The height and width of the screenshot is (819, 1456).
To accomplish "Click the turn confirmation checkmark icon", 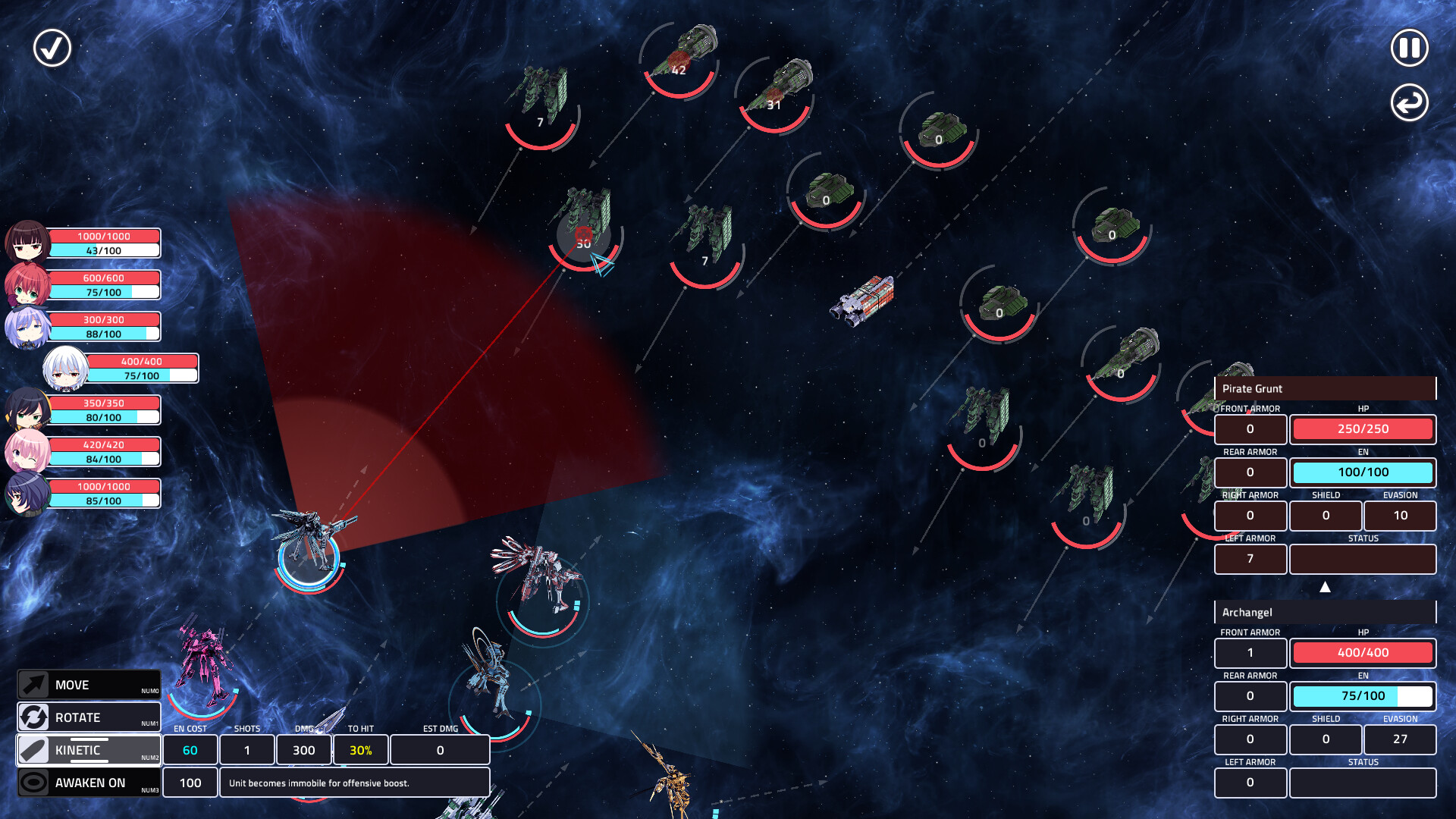I will [x=51, y=48].
